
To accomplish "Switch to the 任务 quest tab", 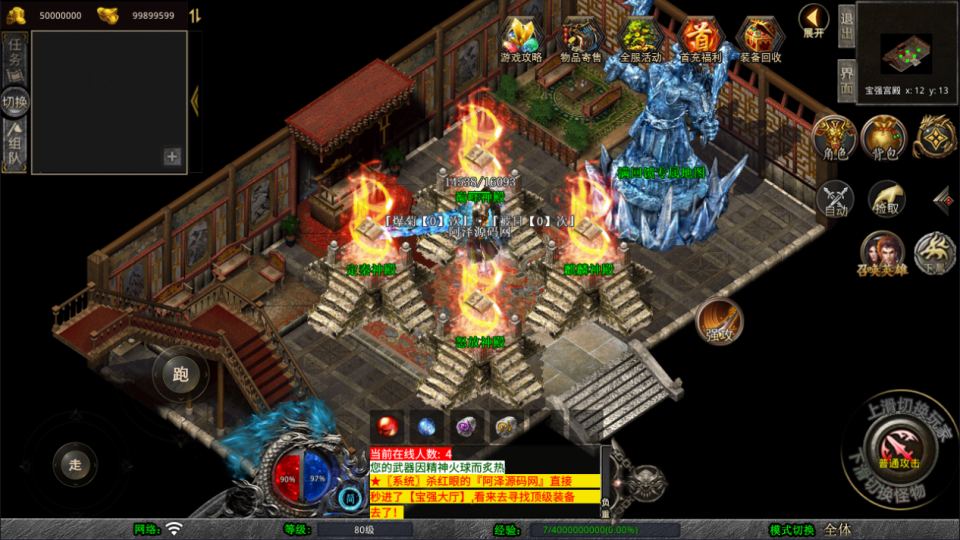I will pyautogui.click(x=15, y=56).
